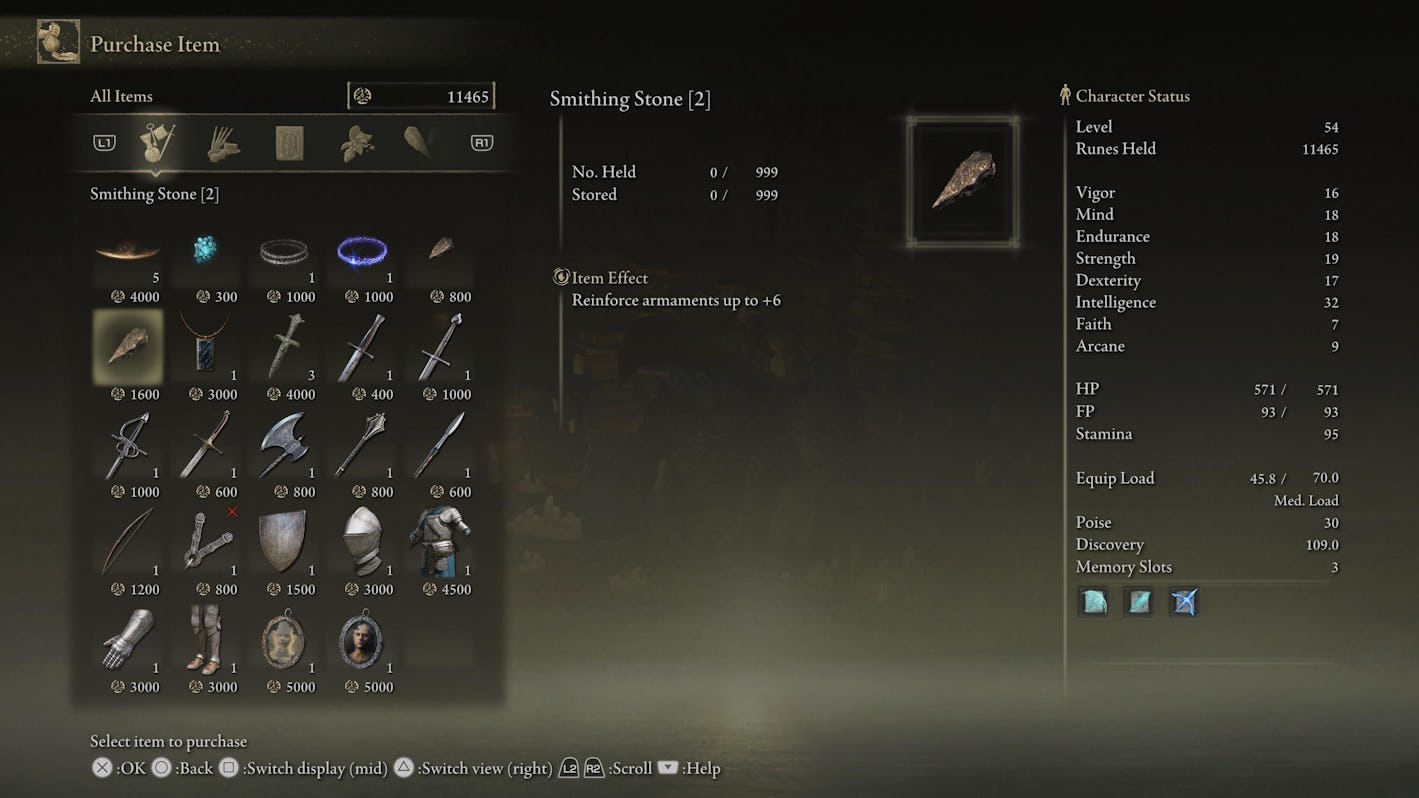Select the crossbow marked with a red X
The height and width of the screenshot is (798, 1419).
click(206, 542)
